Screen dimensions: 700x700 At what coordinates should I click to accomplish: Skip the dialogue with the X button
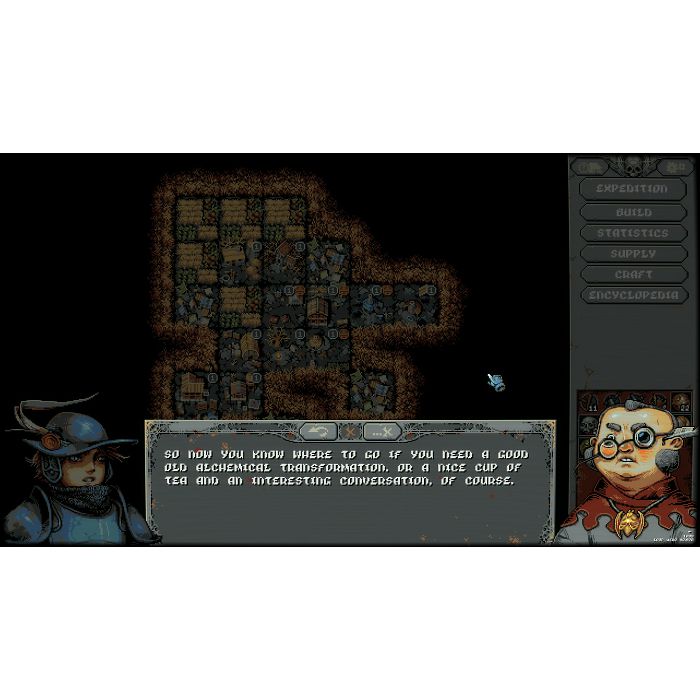[382, 431]
